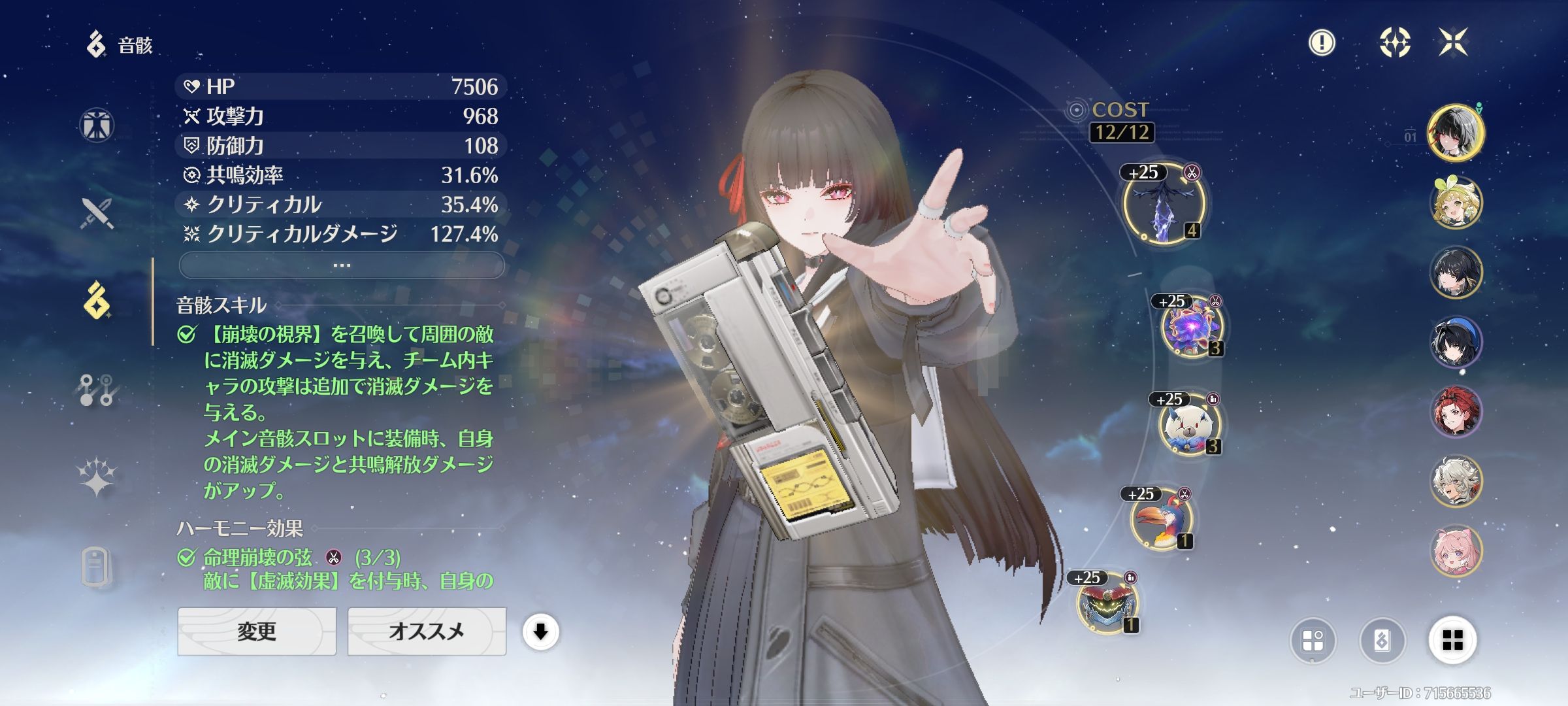Open the character overview tab
Screen dimensions: 1568x706
click(97, 125)
